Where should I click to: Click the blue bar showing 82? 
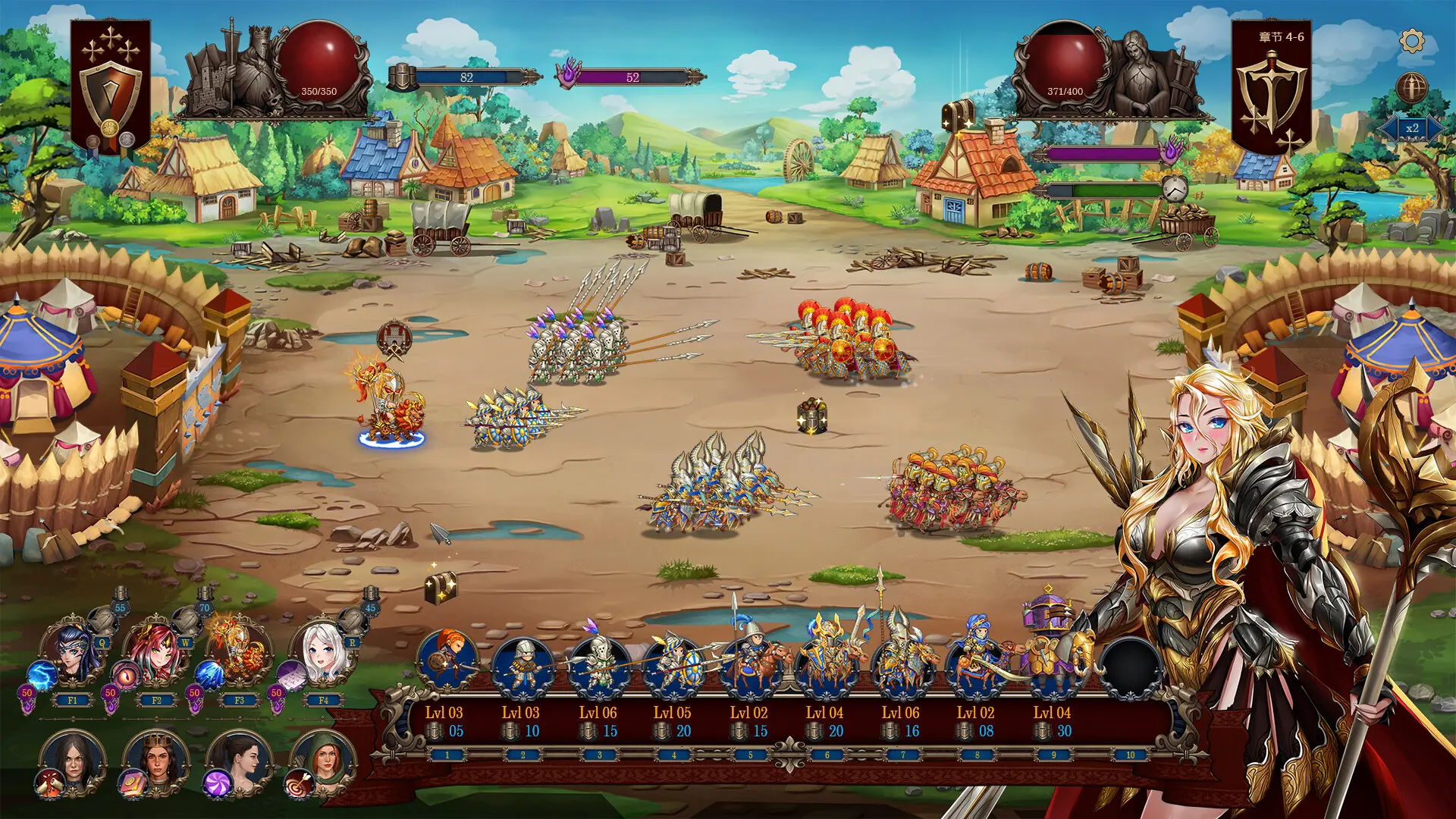(x=466, y=77)
